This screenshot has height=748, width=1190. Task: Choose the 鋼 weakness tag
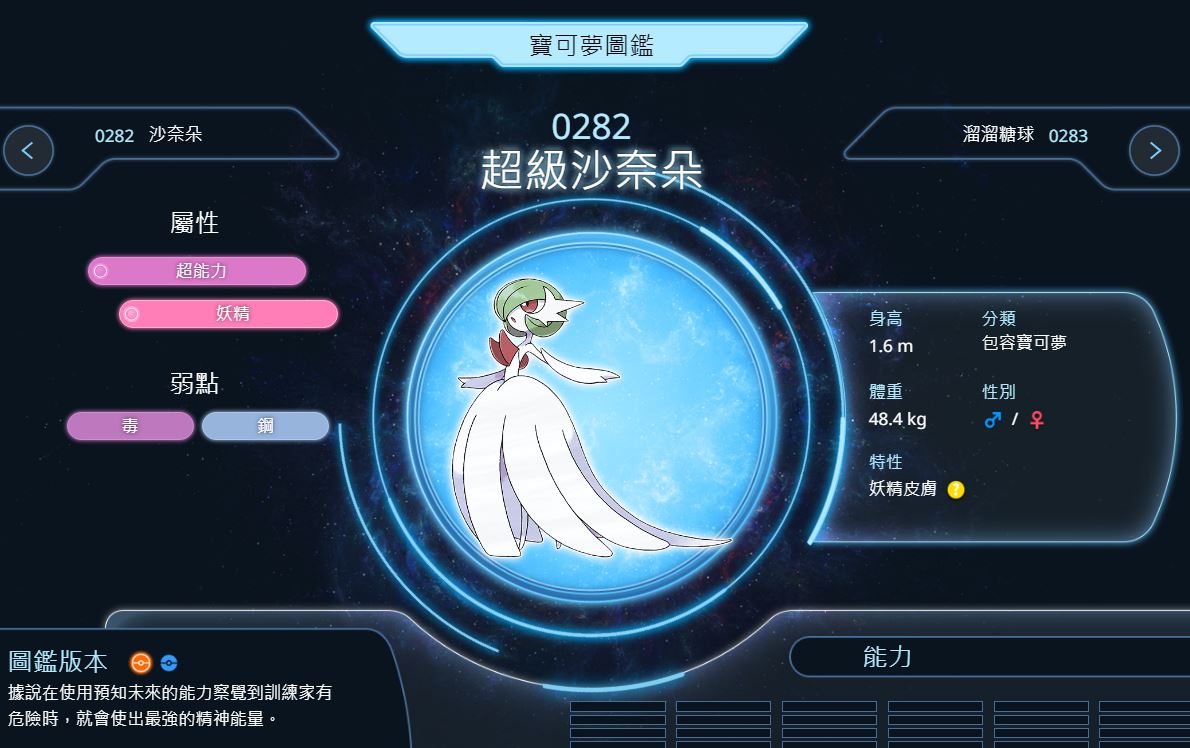[265, 426]
